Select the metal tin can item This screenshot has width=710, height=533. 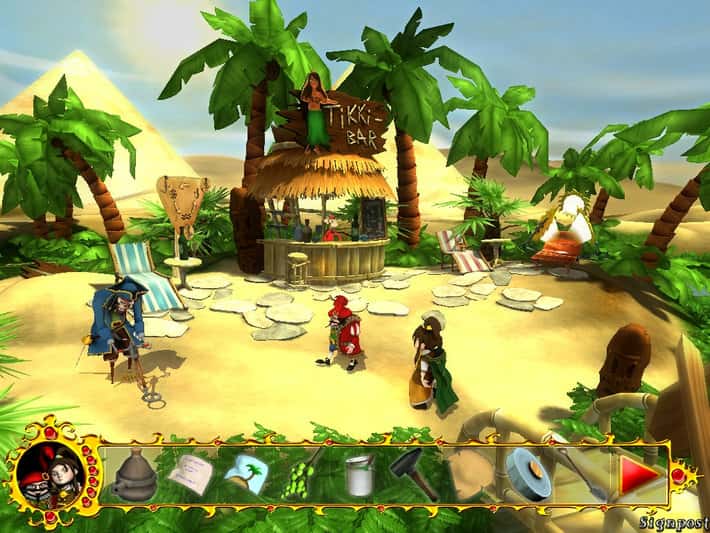pos(357,473)
